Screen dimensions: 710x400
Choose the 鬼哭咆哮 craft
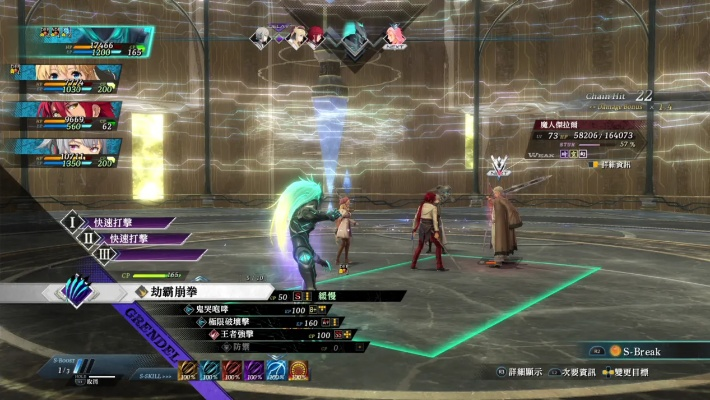[225, 310]
